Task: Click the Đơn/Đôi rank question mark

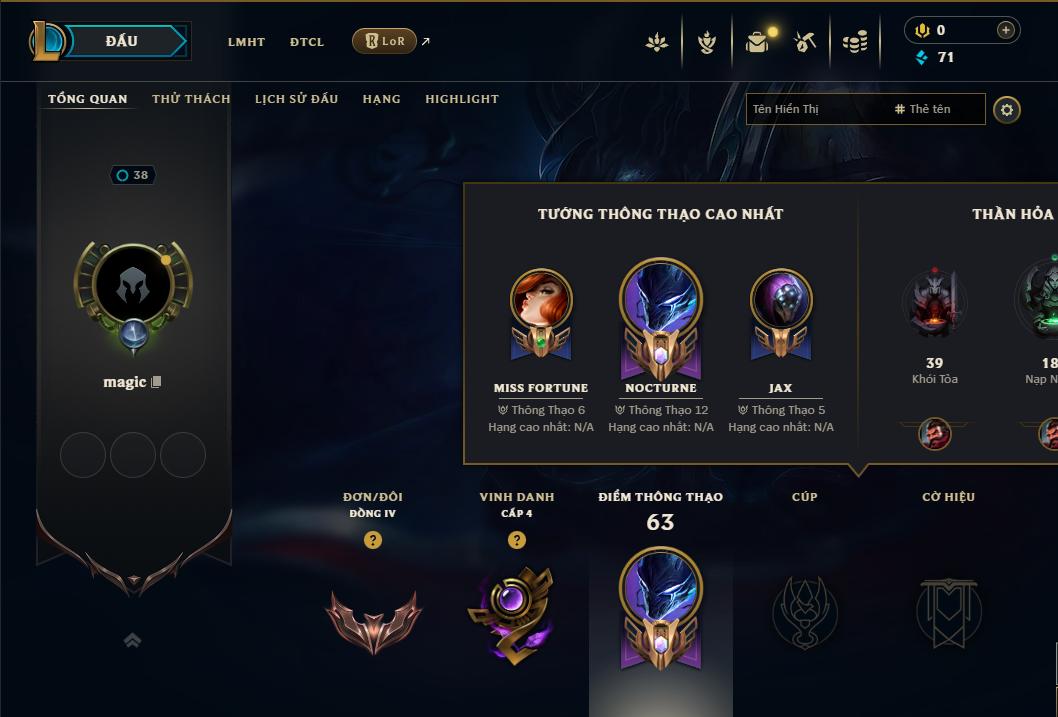Action: [x=373, y=540]
